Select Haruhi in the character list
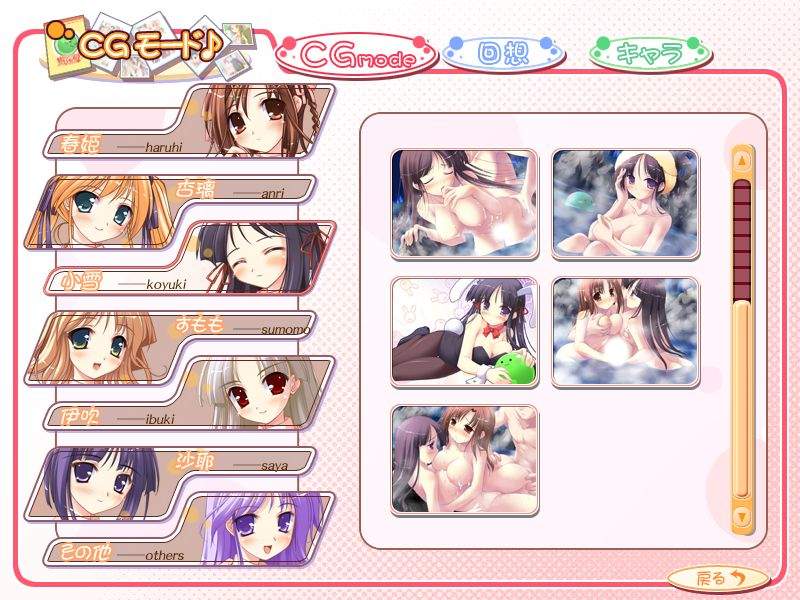The image size is (800, 600). click(x=190, y=122)
